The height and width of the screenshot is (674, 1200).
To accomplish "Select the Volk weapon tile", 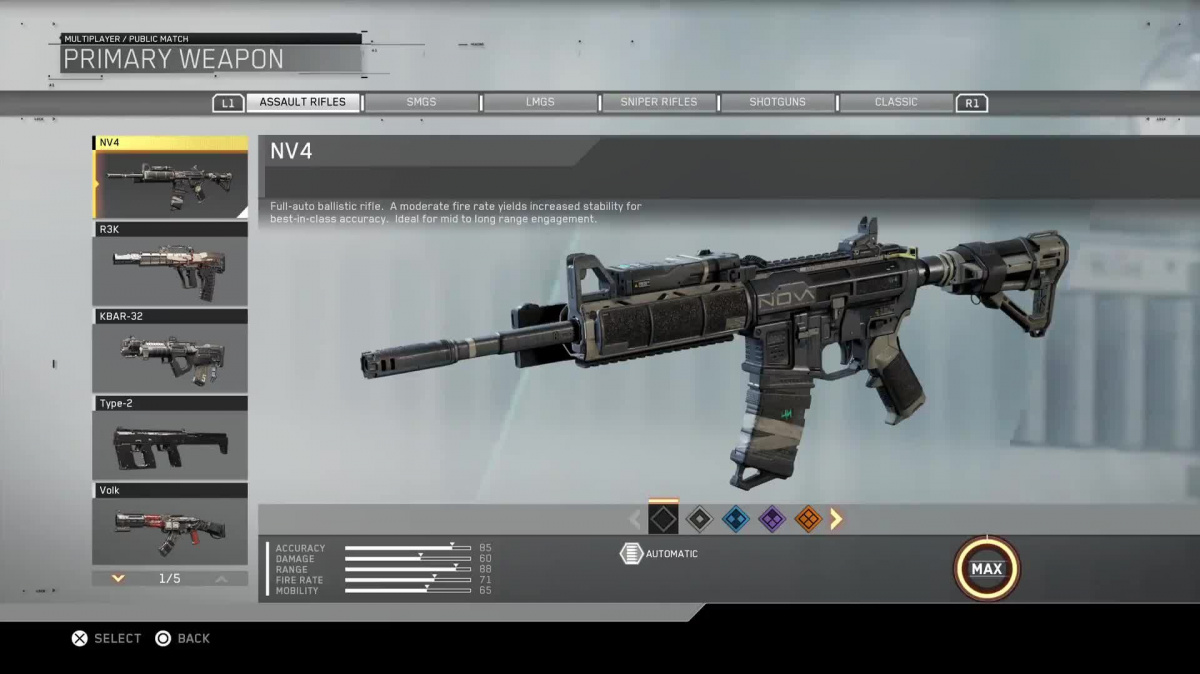I will (x=170, y=524).
